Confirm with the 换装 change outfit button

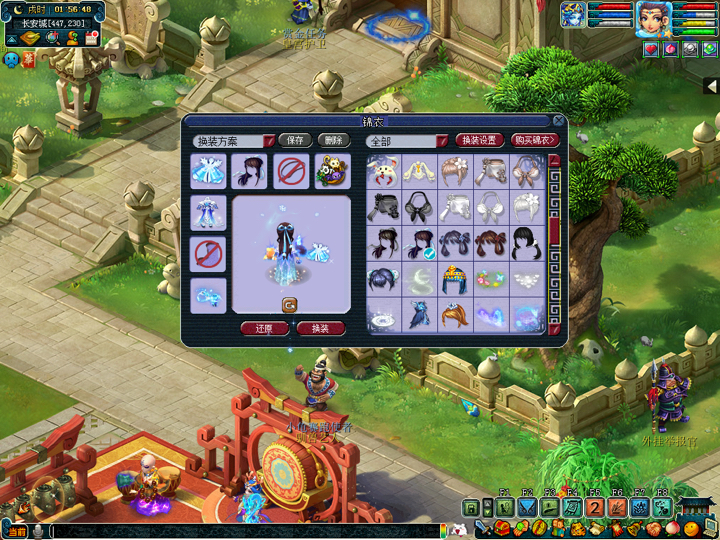point(321,328)
